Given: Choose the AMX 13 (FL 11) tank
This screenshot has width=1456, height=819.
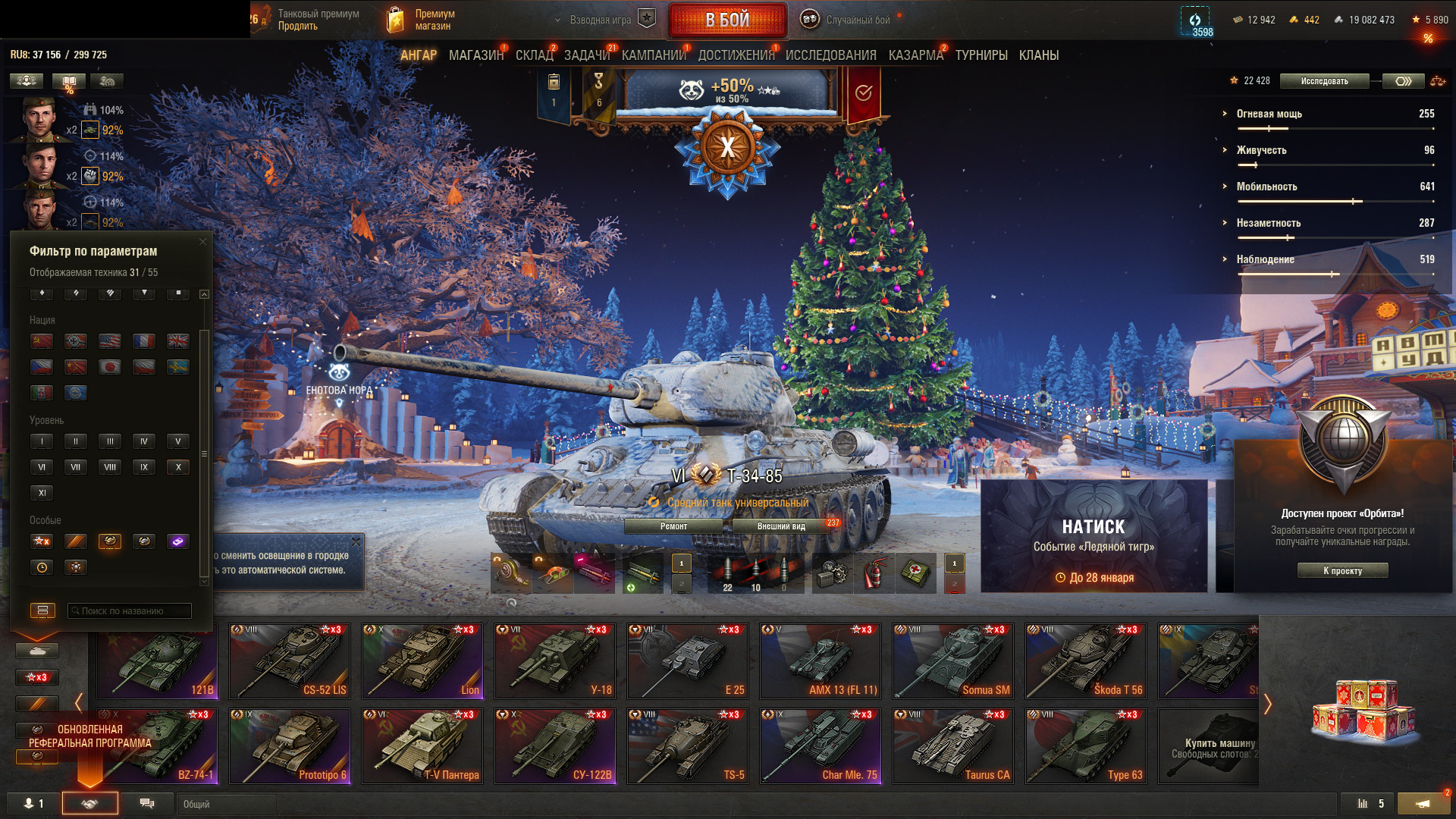Looking at the screenshot, I should (820, 661).
